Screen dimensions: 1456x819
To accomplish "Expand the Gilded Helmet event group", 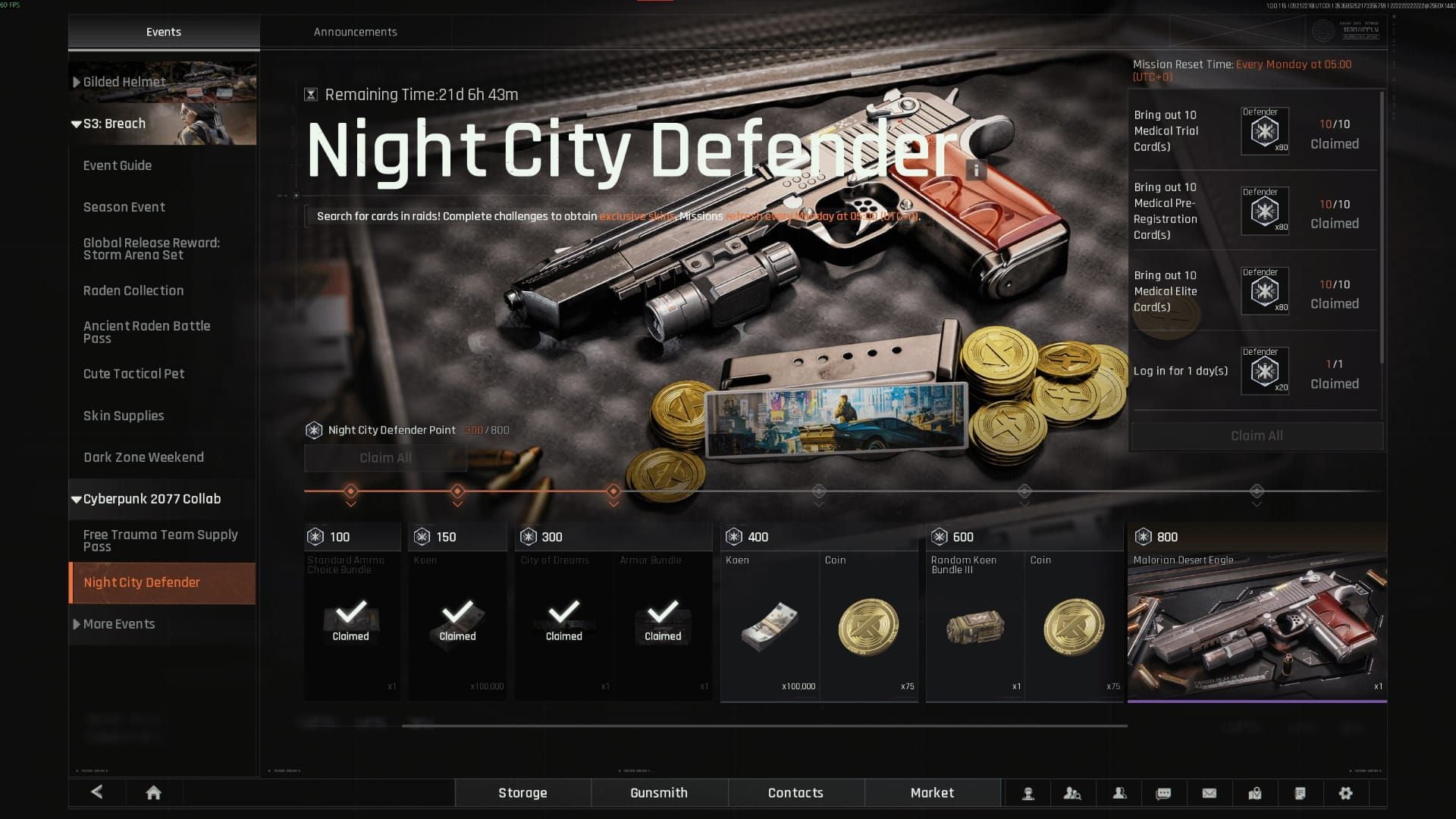I will coord(124,82).
